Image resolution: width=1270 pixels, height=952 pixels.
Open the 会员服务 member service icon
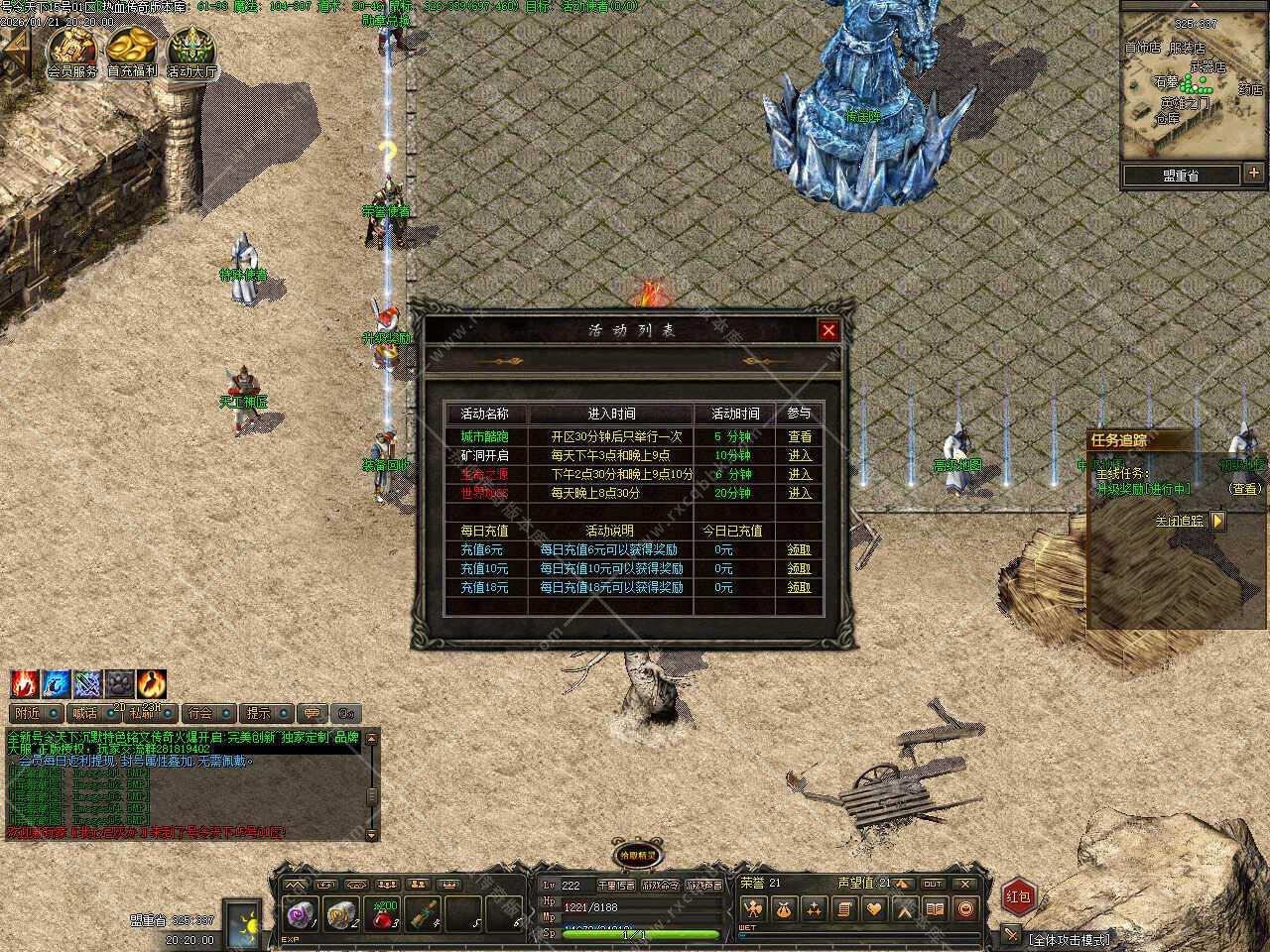click(72, 52)
